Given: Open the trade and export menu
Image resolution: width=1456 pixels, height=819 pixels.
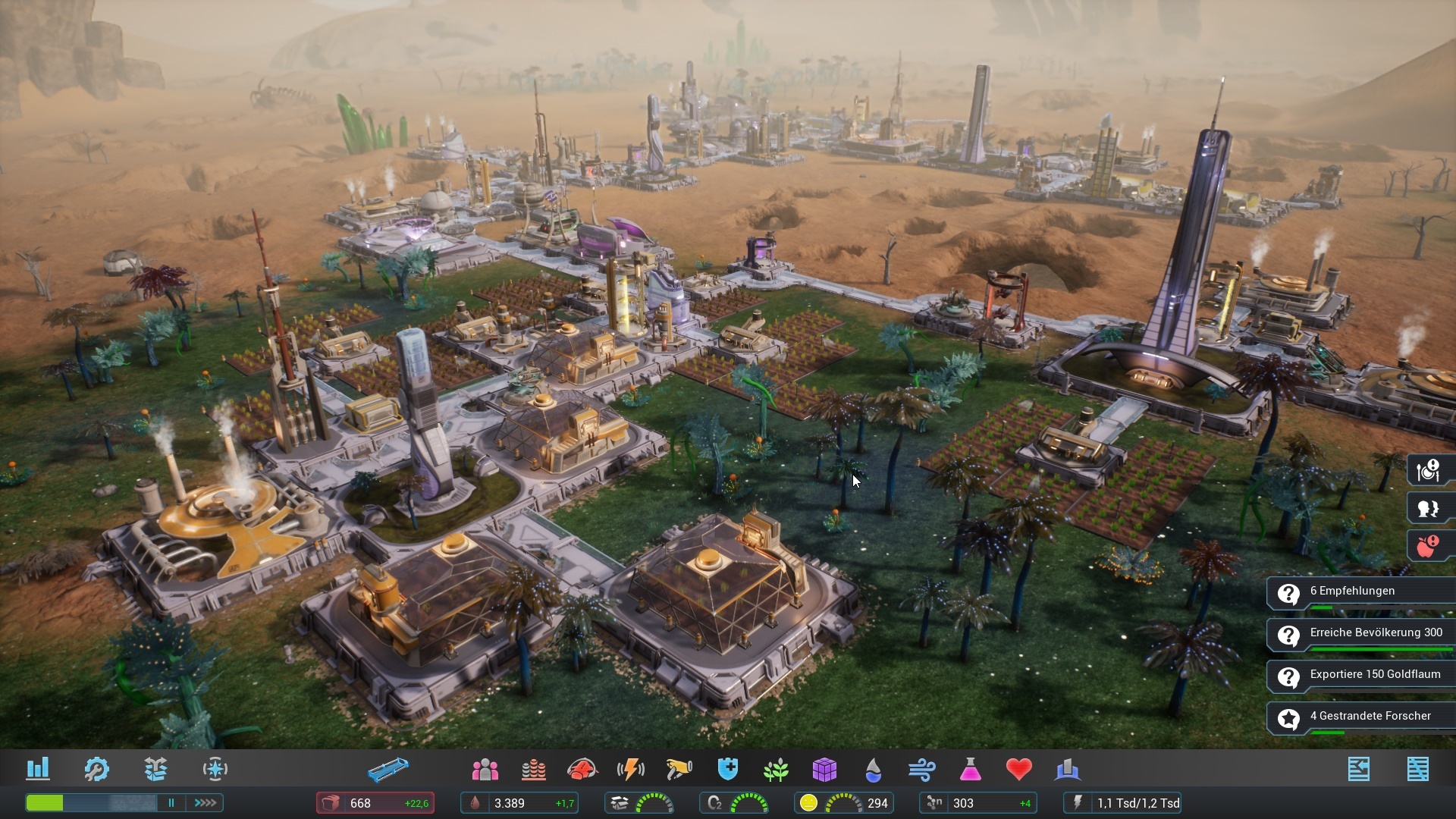Looking at the screenshot, I should pos(156,769).
